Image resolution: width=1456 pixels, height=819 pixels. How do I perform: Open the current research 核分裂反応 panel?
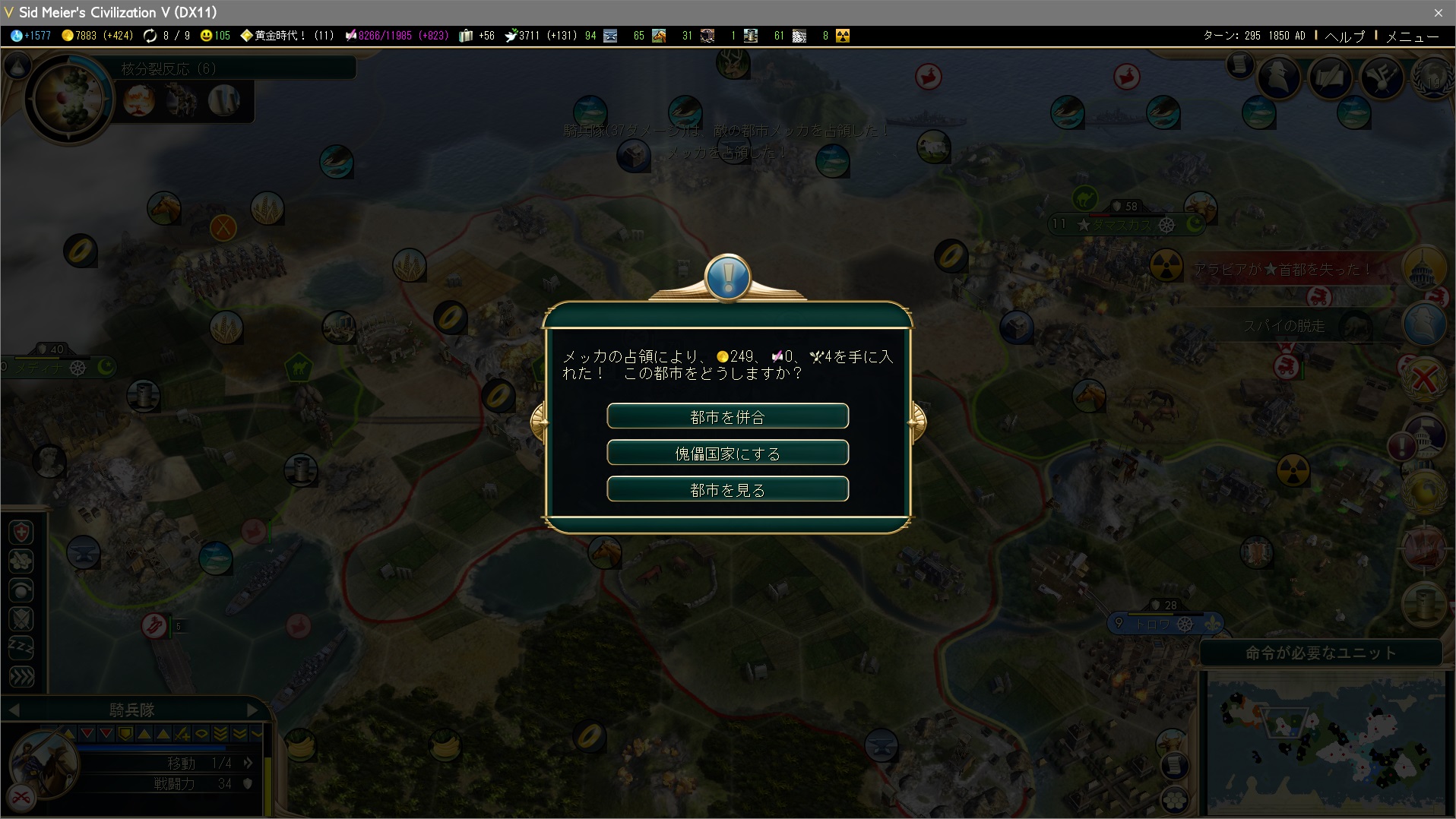click(68, 99)
